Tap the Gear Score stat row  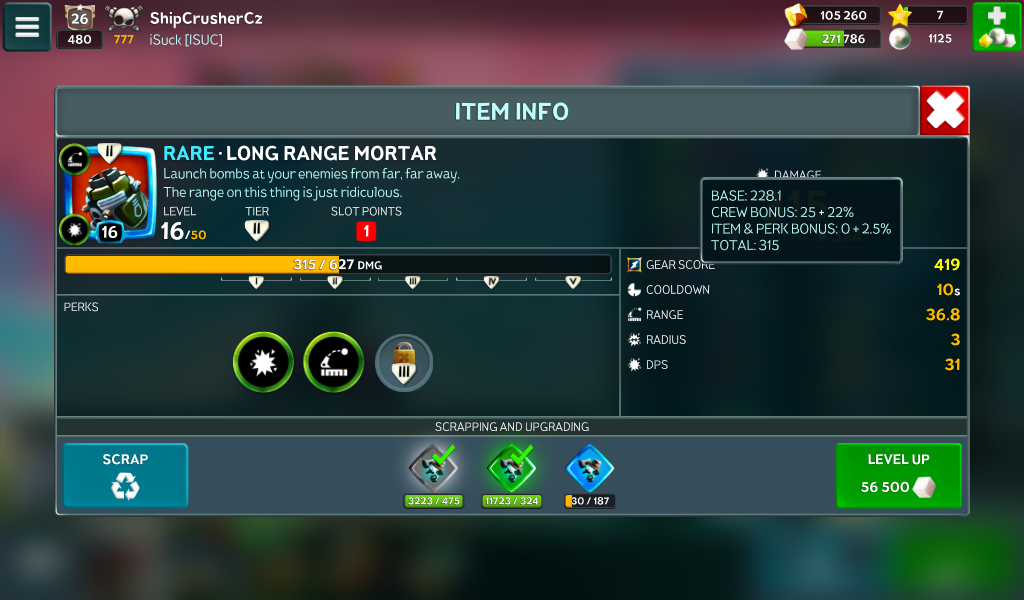793,265
